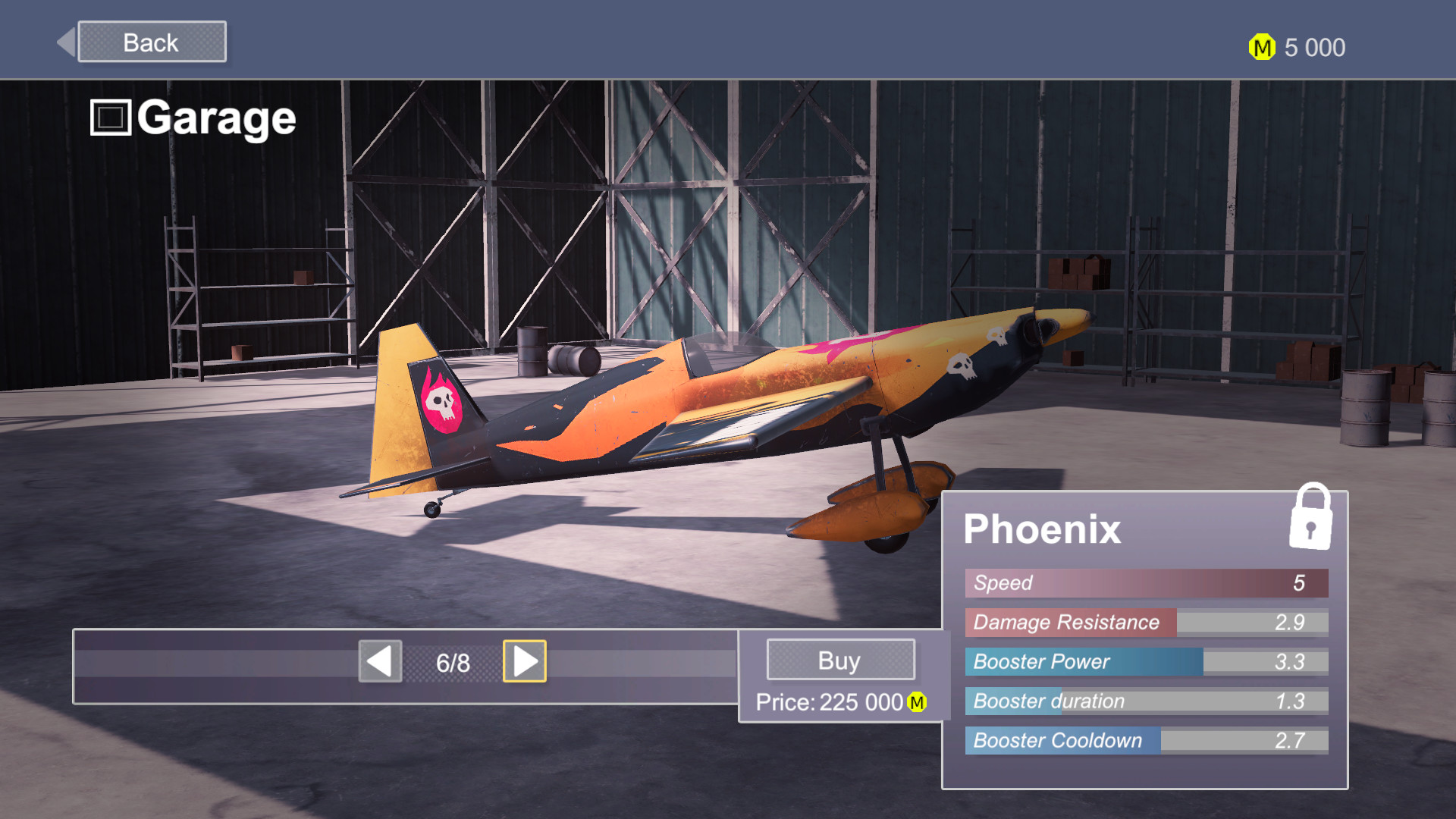
Task: Click the Booster Cooldown stat row
Action: (1145, 741)
